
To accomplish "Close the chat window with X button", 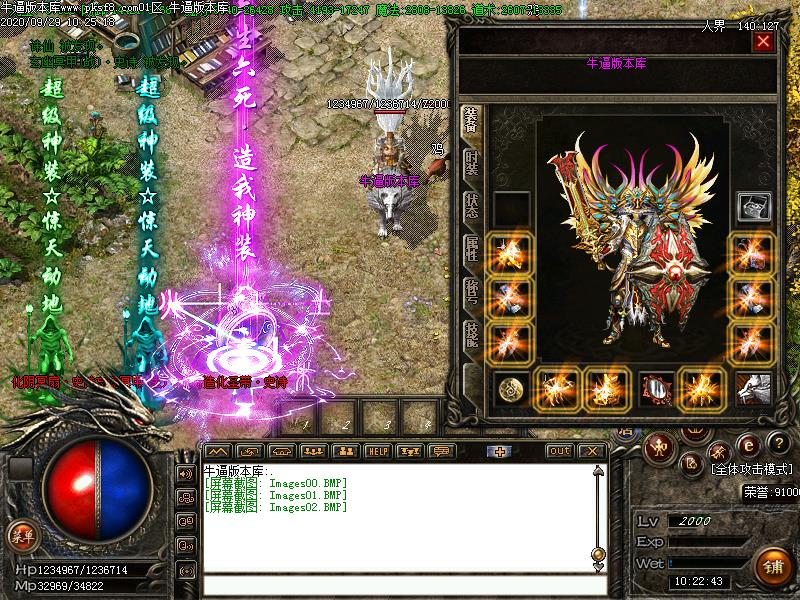I will pos(592,451).
